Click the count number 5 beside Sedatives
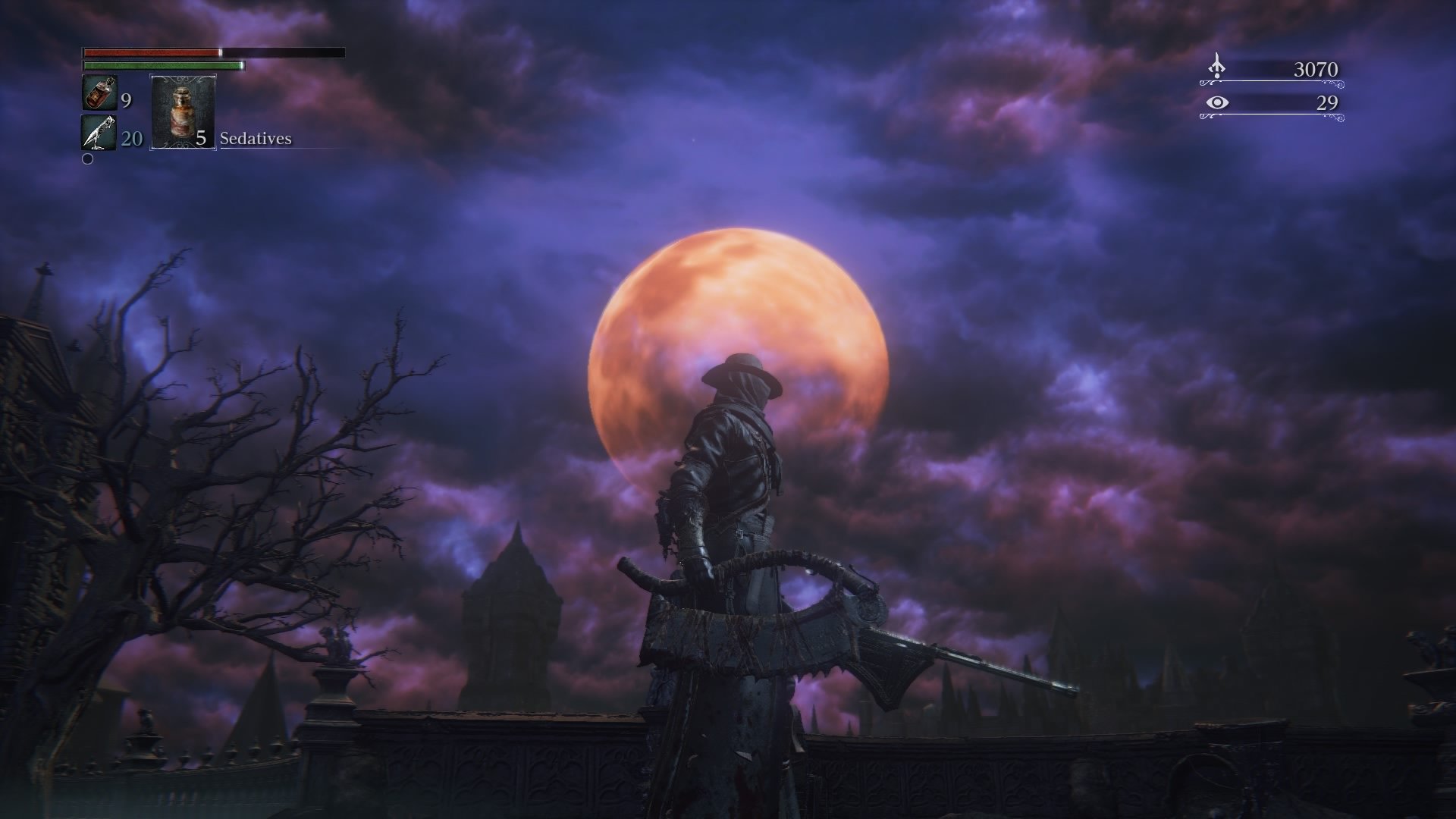 click(202, 139)
